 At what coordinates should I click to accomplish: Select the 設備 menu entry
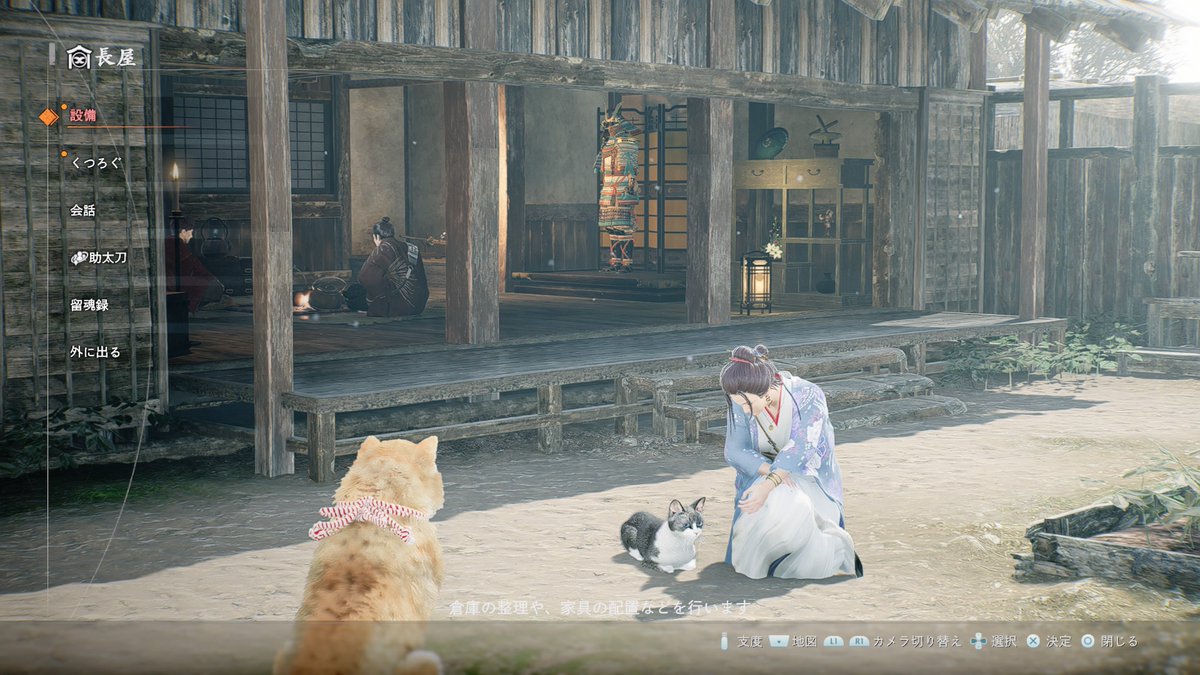pyautogui.click(x=82, y=116)
